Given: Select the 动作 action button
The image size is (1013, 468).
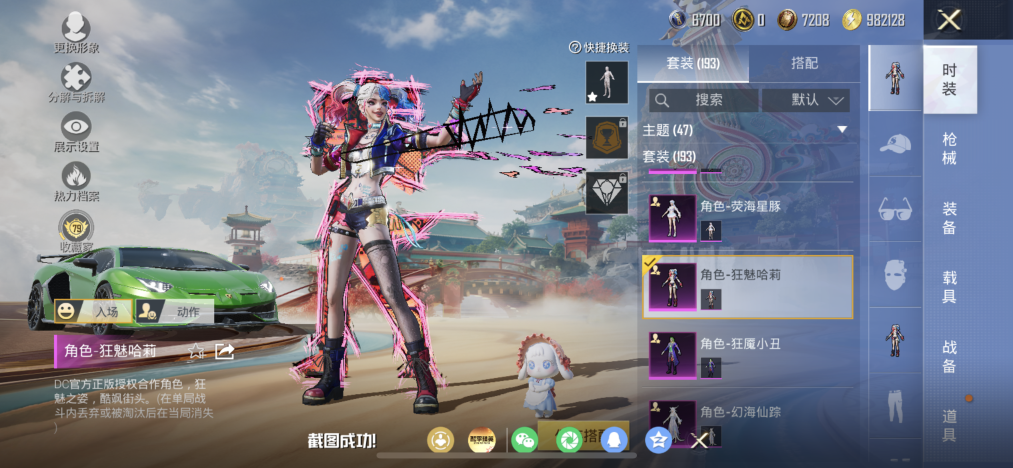Looking at the screenshot, I should pos(174,312).
